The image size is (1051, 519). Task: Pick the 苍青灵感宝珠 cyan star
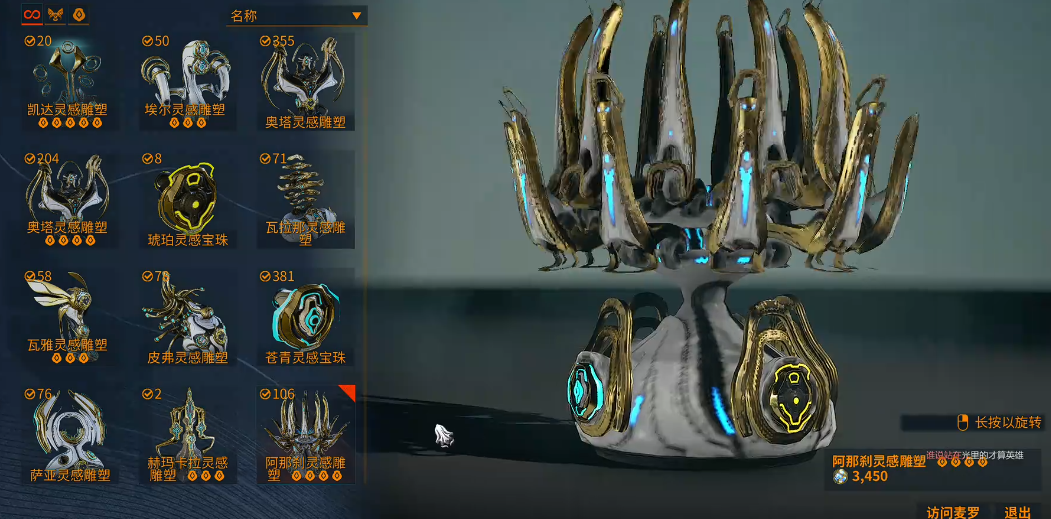tap(305, 316)
